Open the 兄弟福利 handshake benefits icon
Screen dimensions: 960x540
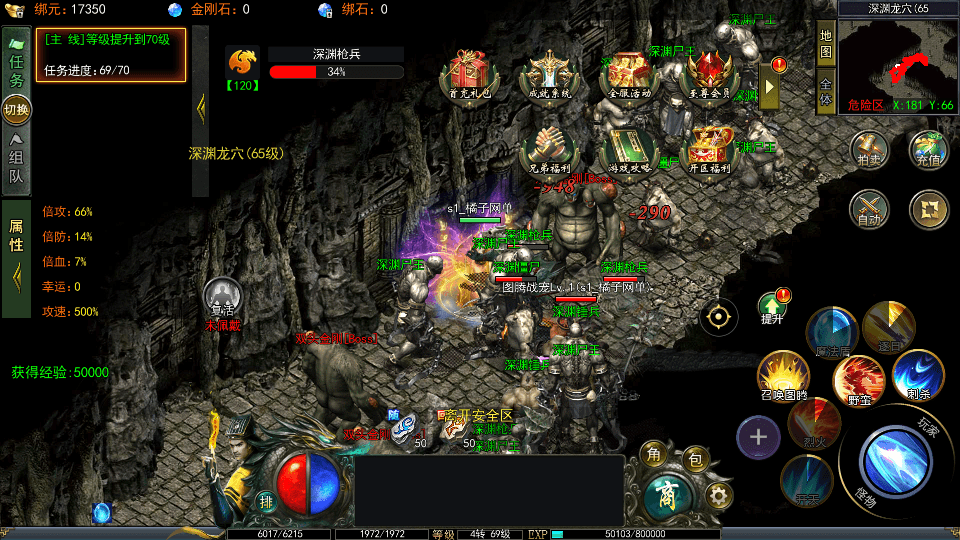click(548, 148)
